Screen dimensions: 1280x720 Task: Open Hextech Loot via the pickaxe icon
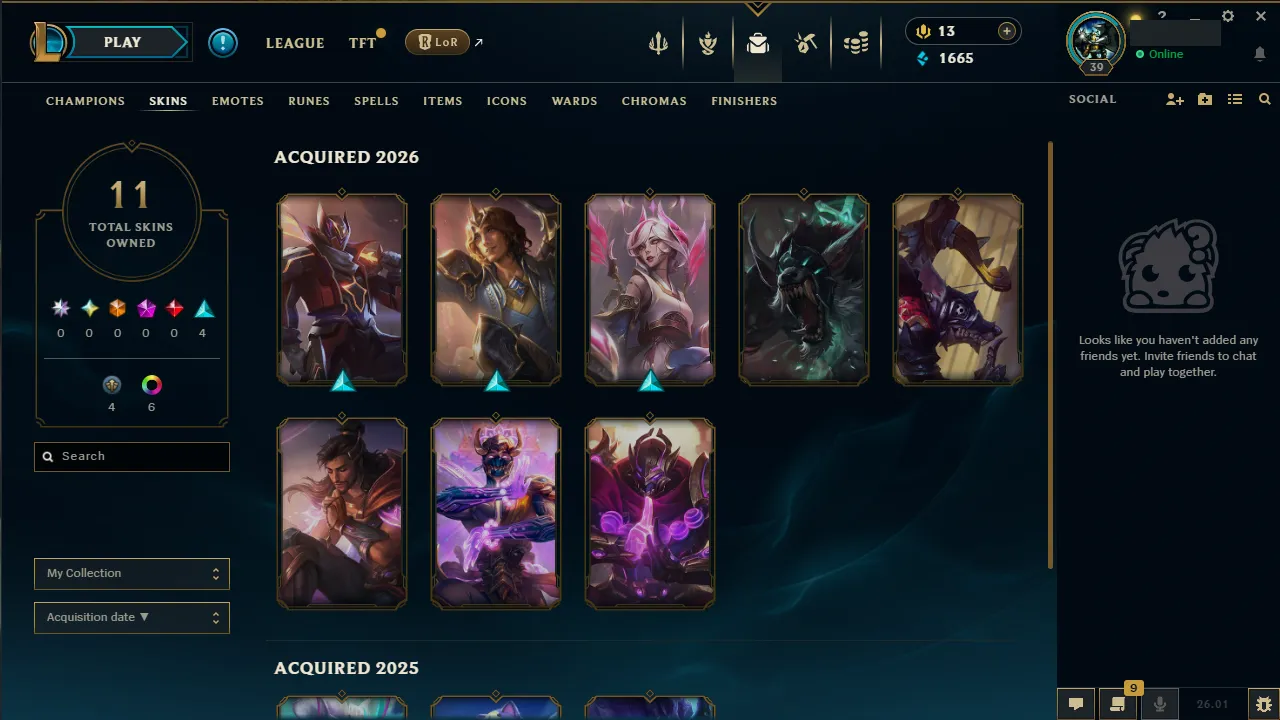tap(806, 42)
